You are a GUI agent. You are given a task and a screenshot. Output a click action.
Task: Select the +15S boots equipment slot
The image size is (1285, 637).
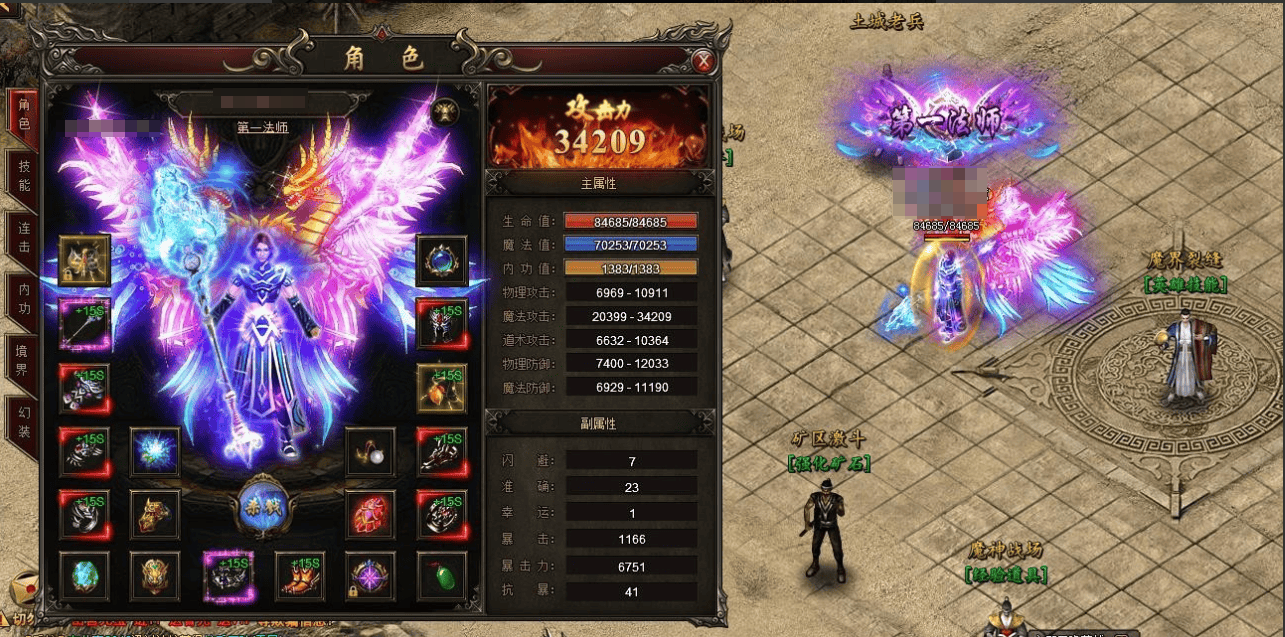pyautogui.click(x=299, y=577)
